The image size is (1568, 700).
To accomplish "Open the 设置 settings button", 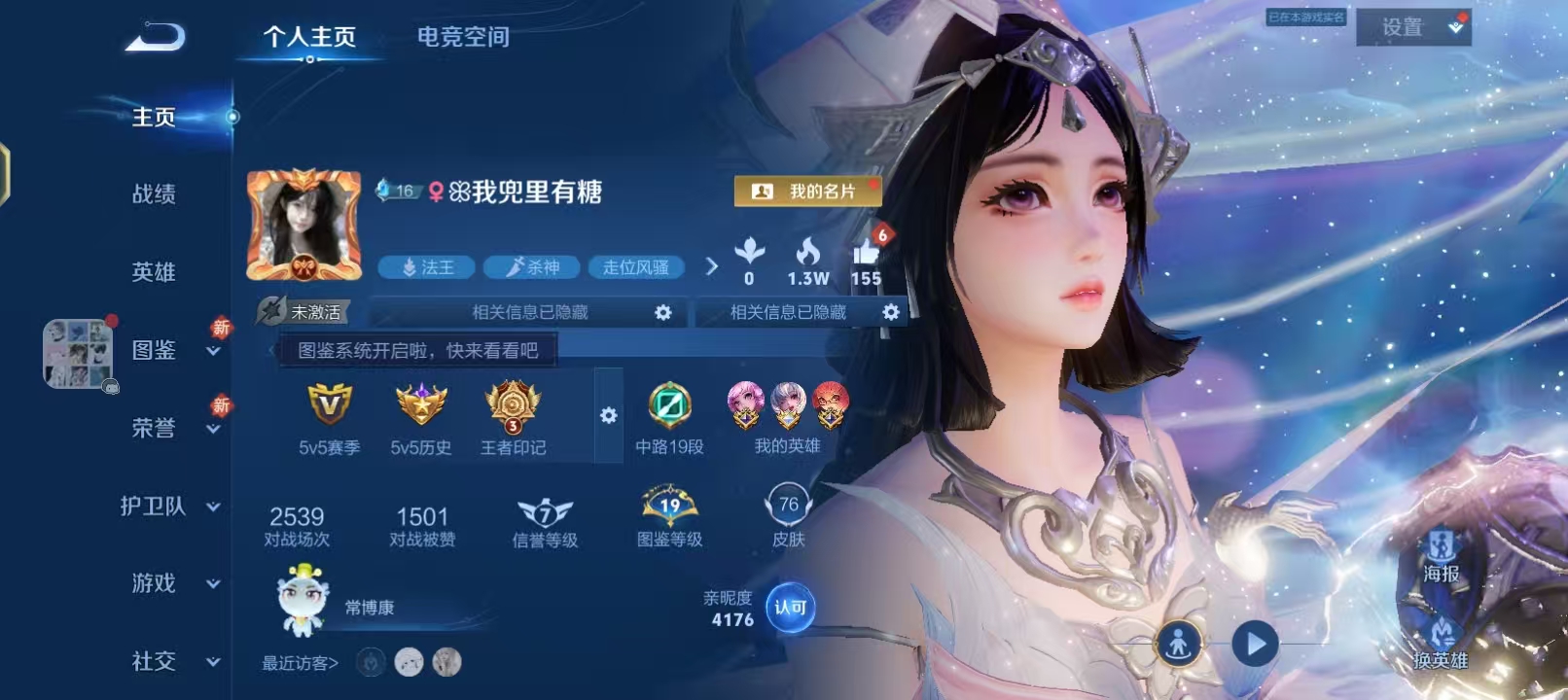I will point(1412,27).
